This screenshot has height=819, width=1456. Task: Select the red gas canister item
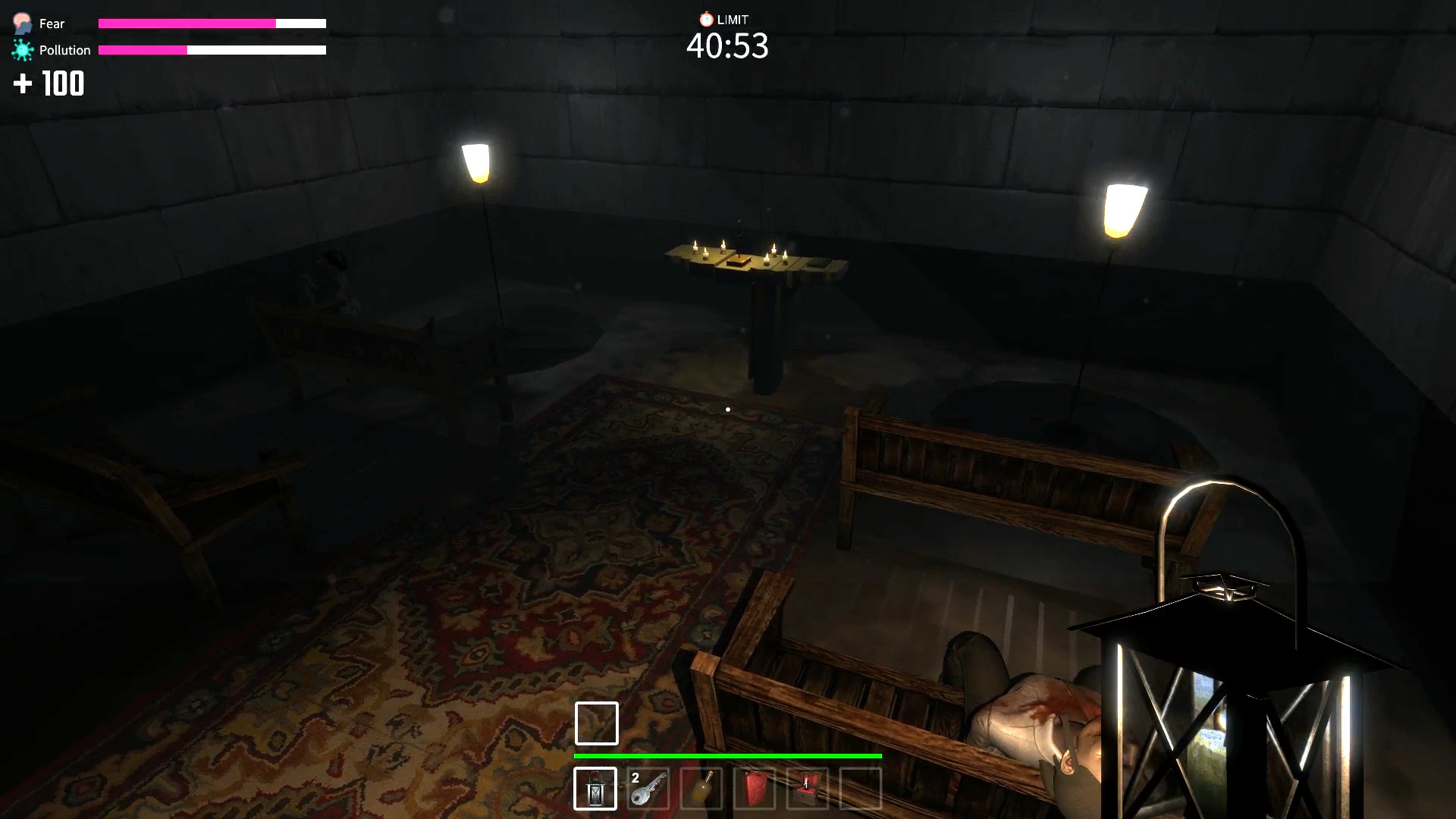[x=755, y=790]
